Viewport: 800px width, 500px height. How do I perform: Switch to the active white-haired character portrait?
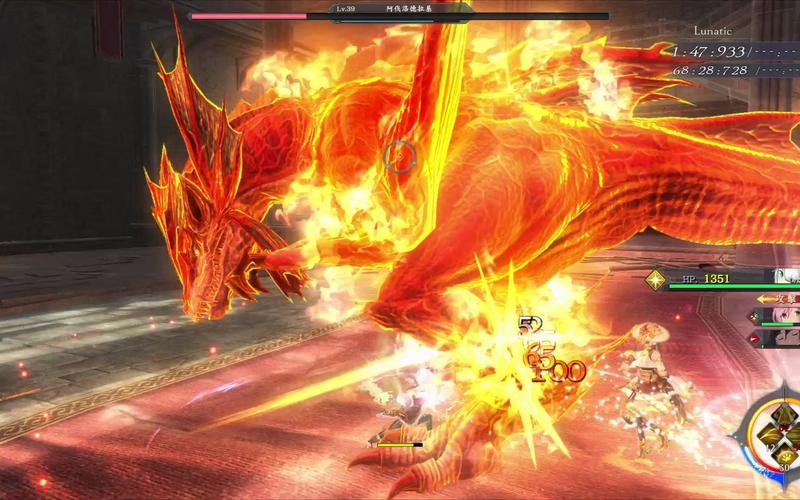click(x=783, y=277)
